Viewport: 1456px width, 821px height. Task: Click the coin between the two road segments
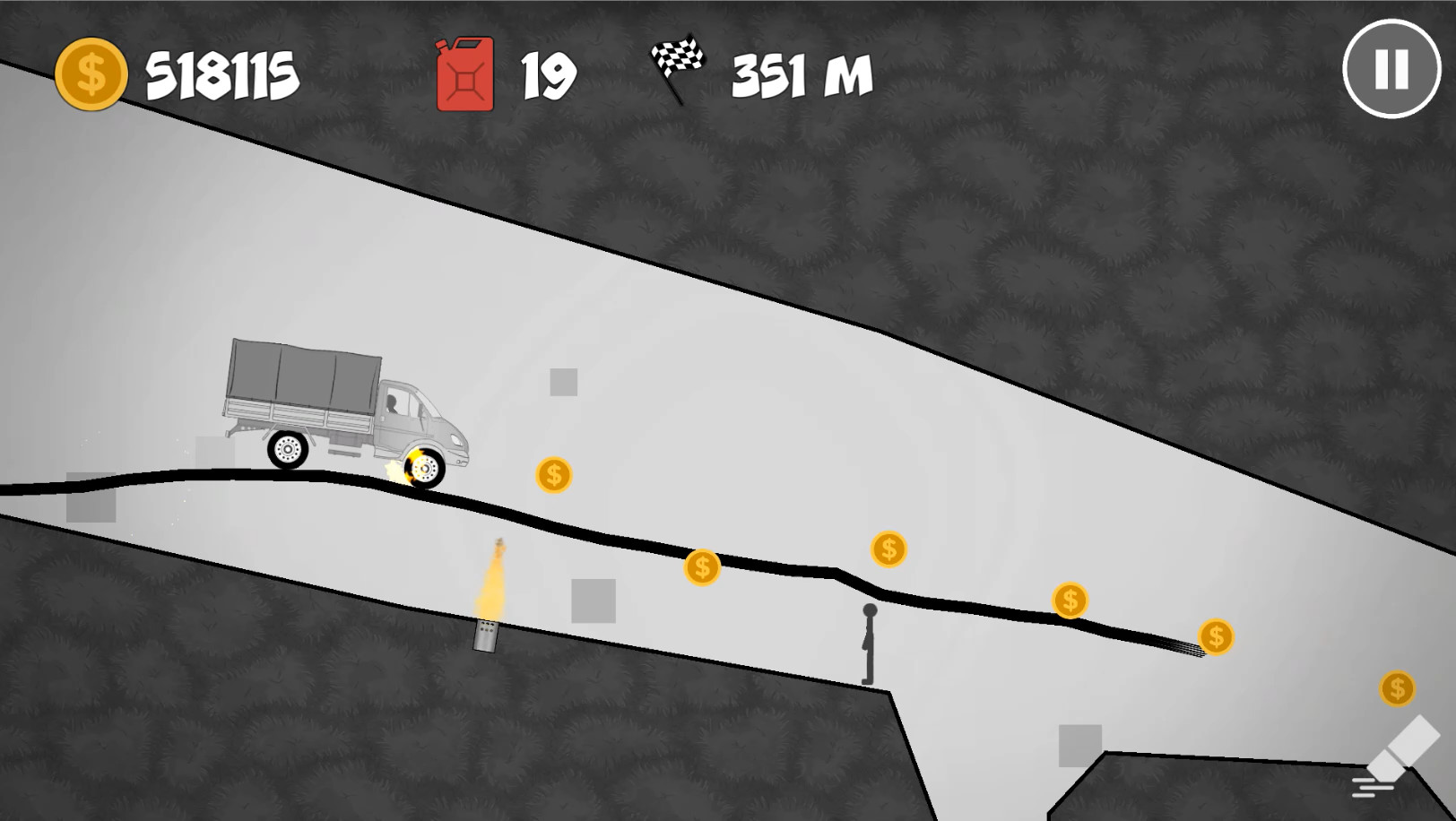(x=888, y=549)
